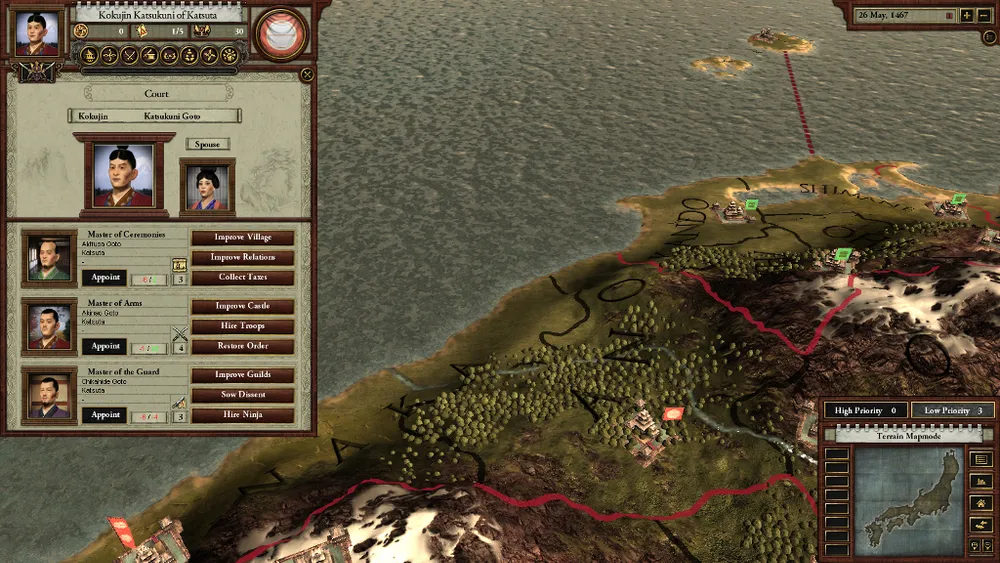Increase game speed with the plus button

pos(967,15)
